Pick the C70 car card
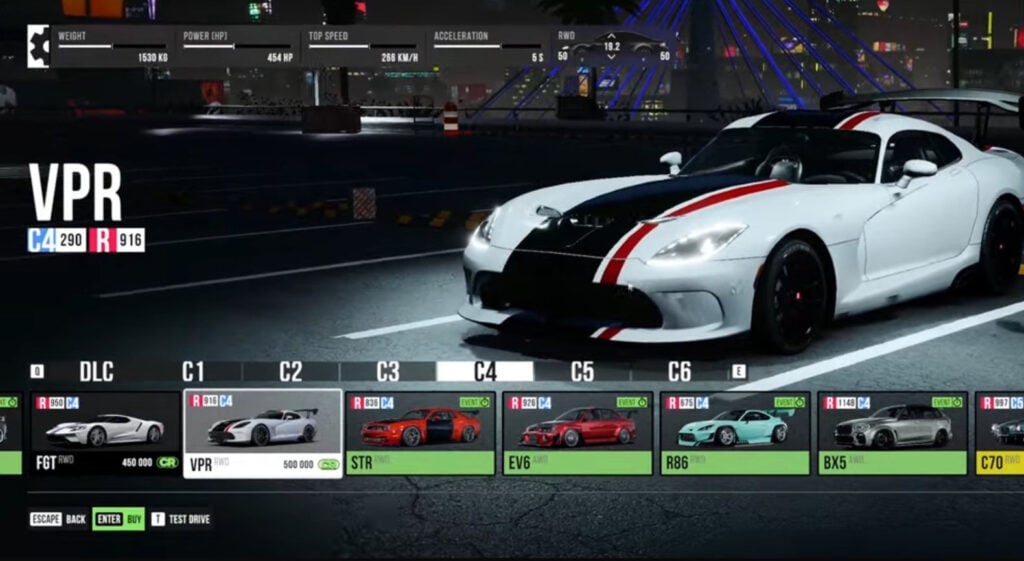1024x561 pixels. (x=1000, y=433)
